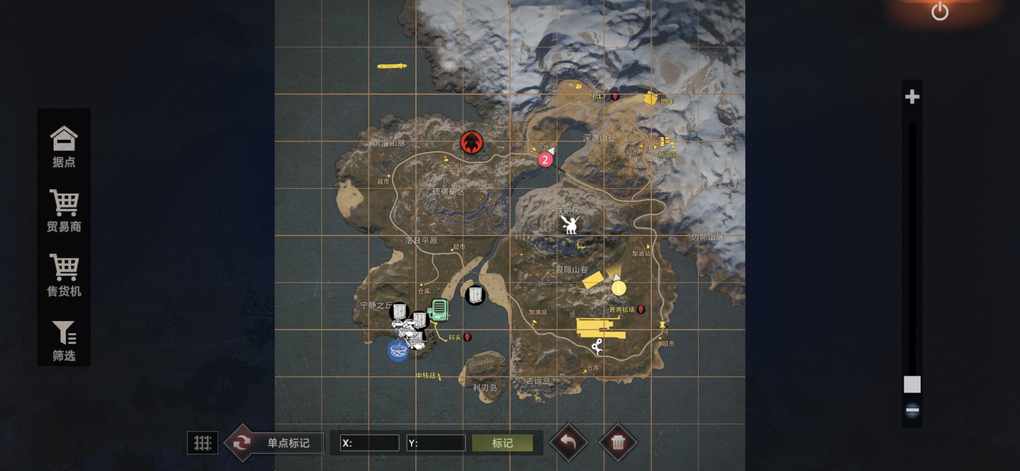Select the red beast marker on the map

pyautogui.click(x=472, y=142)
